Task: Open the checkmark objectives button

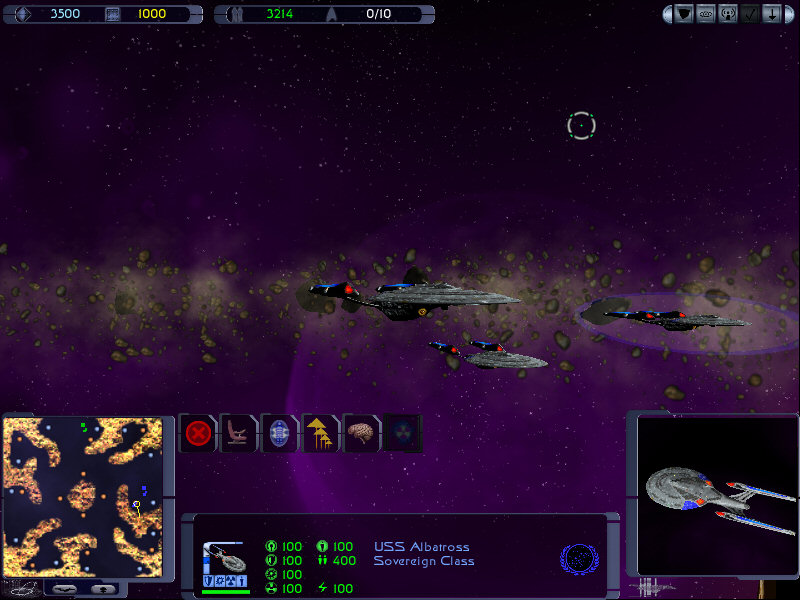Action: click(x=750, y=14)
